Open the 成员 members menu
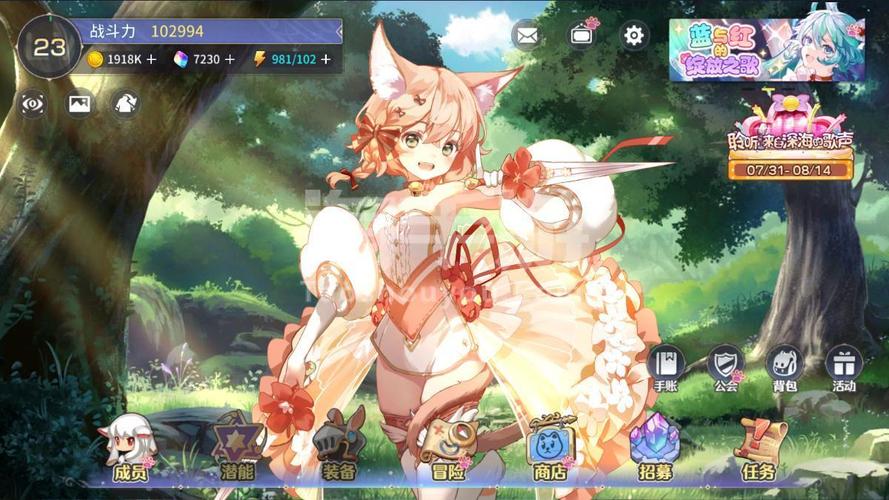889x500 pixels. point(129,448)
